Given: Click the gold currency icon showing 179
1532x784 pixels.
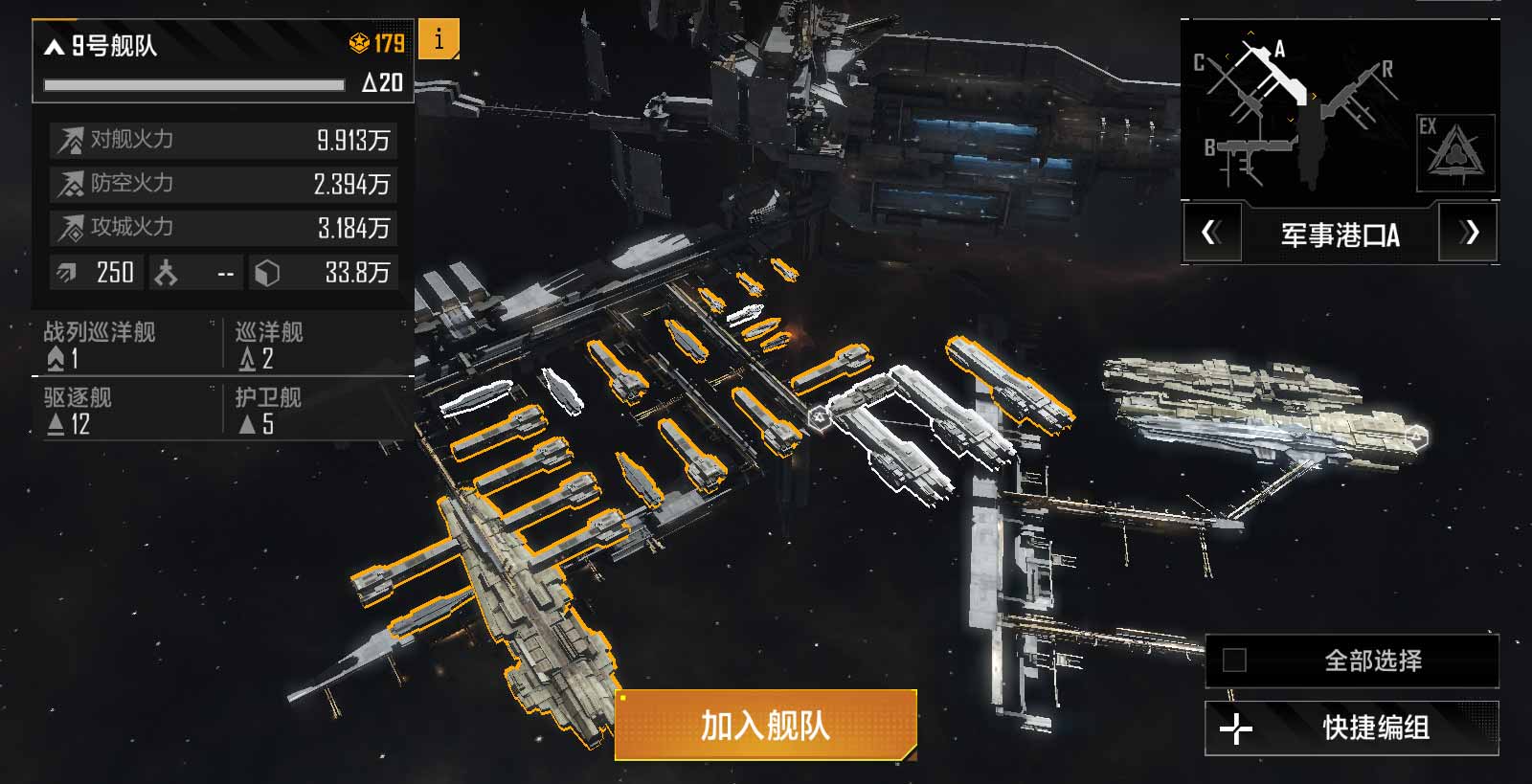Looking at the screenshot, I should (x=356, y=41).
